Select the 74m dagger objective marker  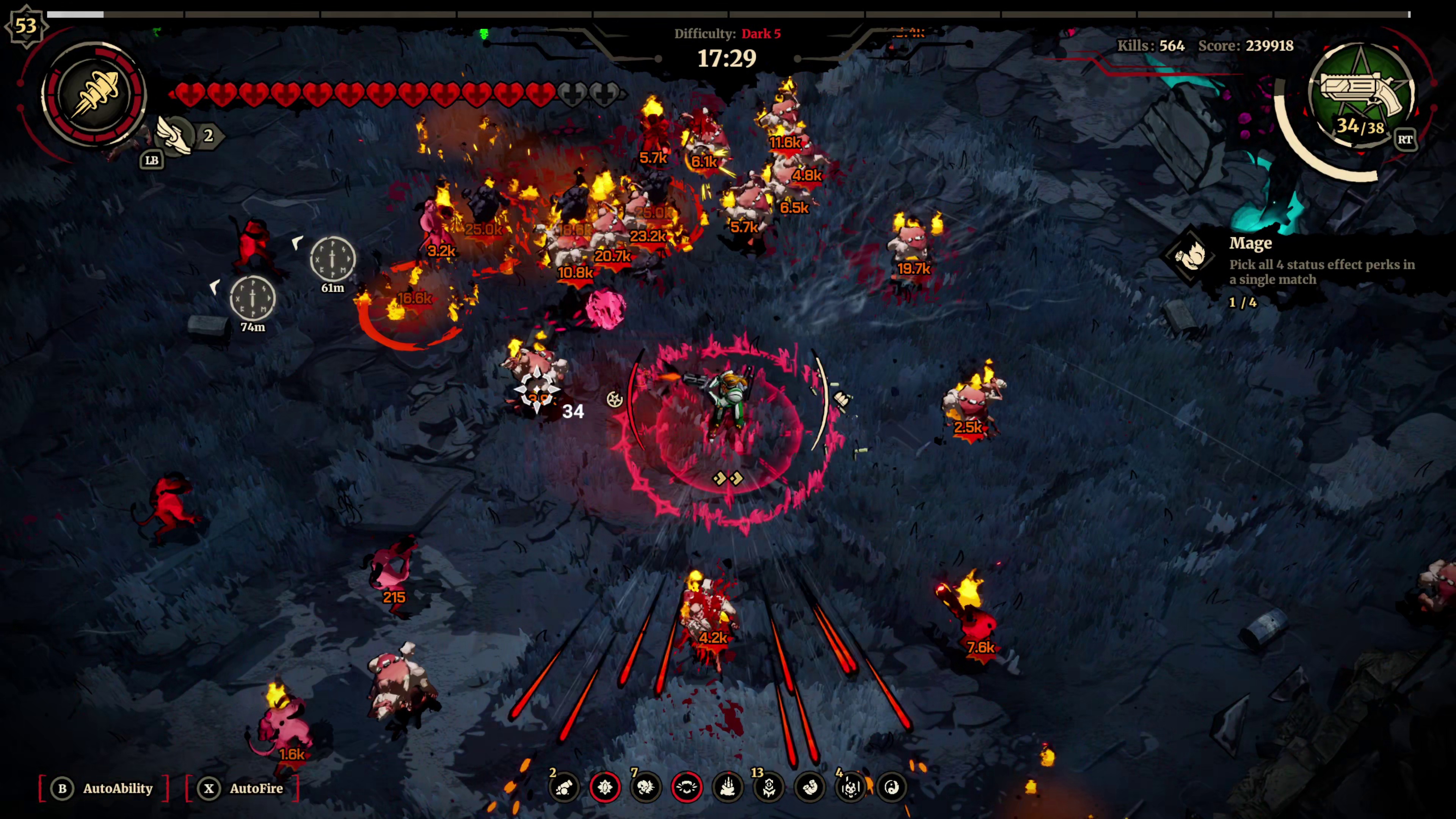tap(253, 298)
